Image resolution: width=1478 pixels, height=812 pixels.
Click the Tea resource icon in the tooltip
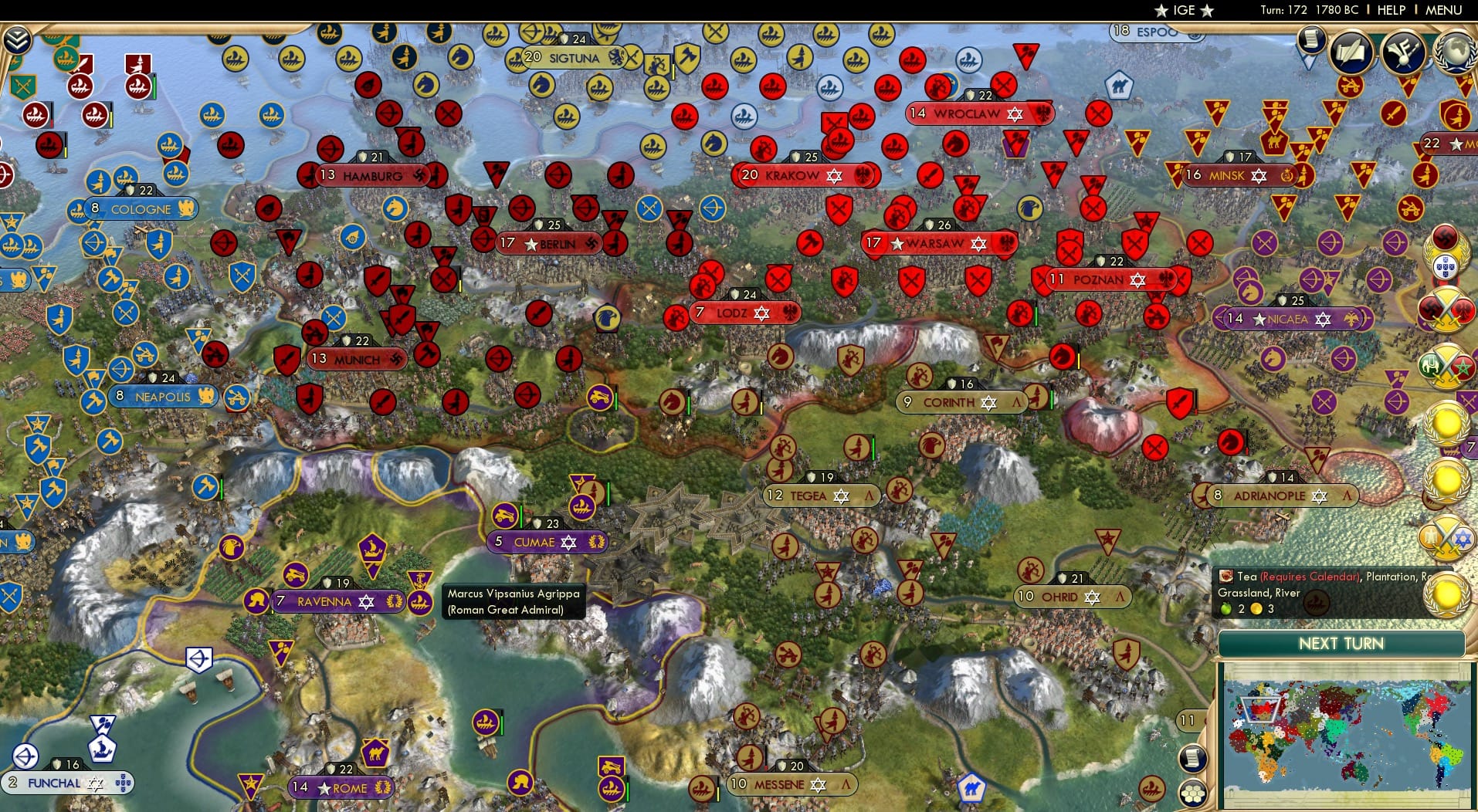point(1226,577)
